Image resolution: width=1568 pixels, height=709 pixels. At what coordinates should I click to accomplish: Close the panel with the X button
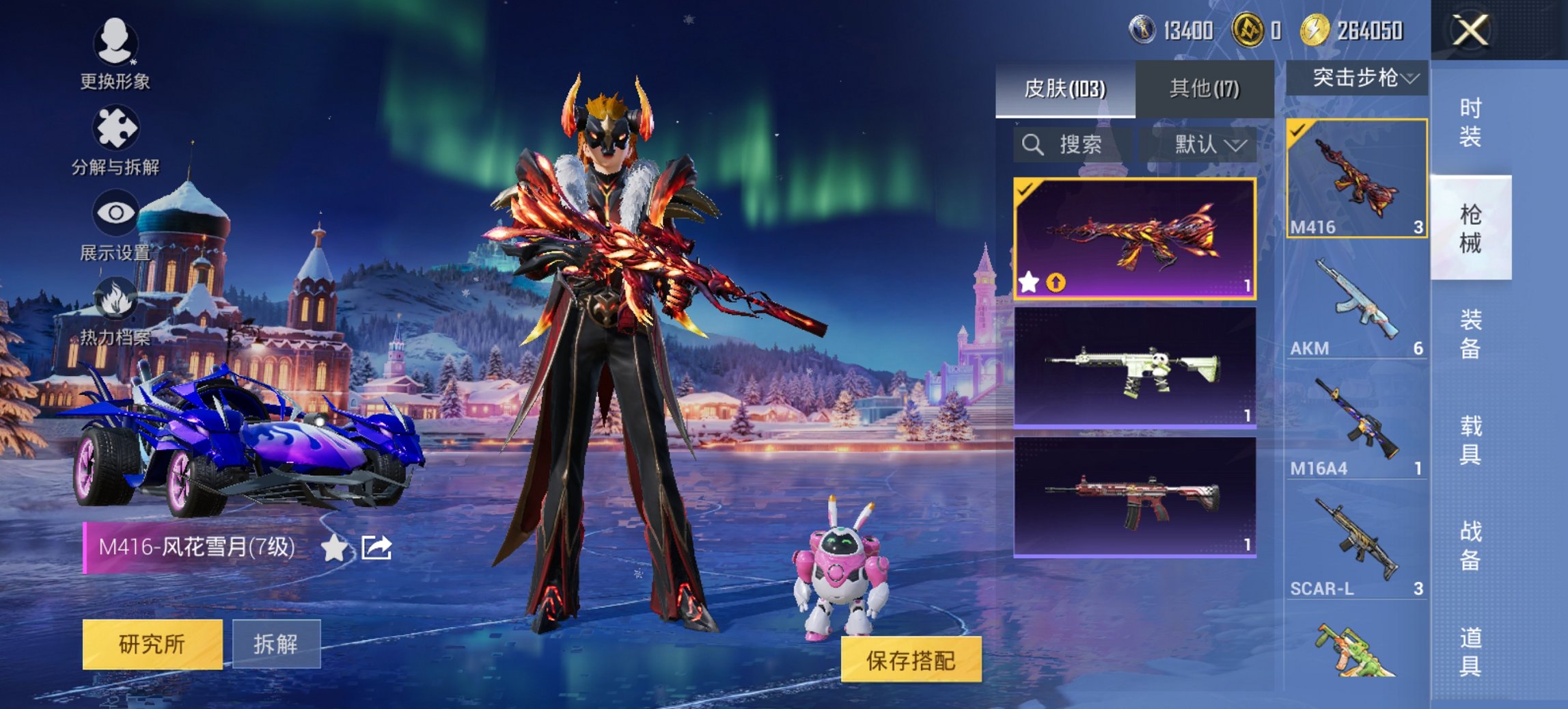click(1470, 31)
